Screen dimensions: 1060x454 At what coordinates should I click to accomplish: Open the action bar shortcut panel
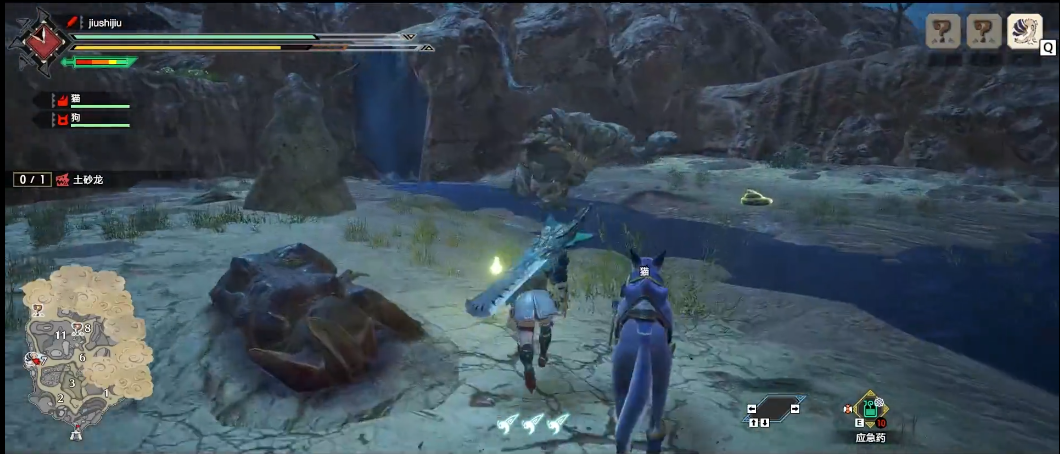point(774,408)
